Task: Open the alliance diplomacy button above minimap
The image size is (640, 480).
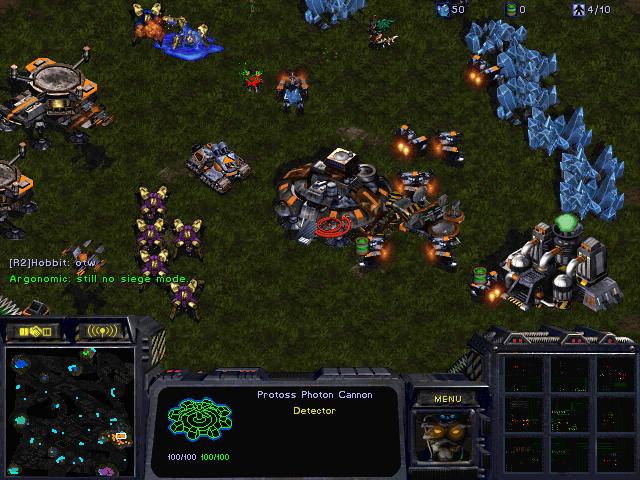Action: pyautogui.click(x=34, y=331)
